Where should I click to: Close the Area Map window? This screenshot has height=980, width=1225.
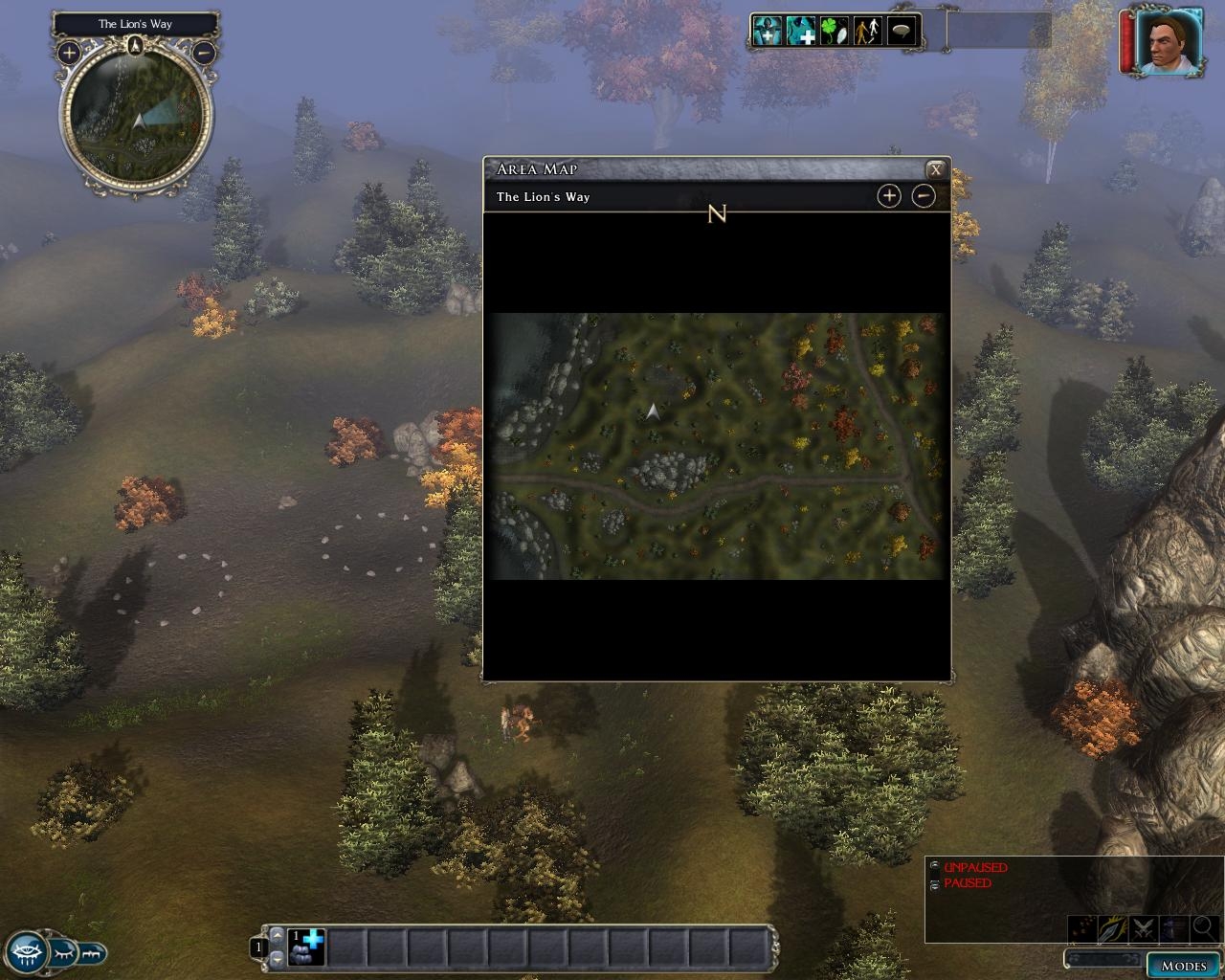936,169
